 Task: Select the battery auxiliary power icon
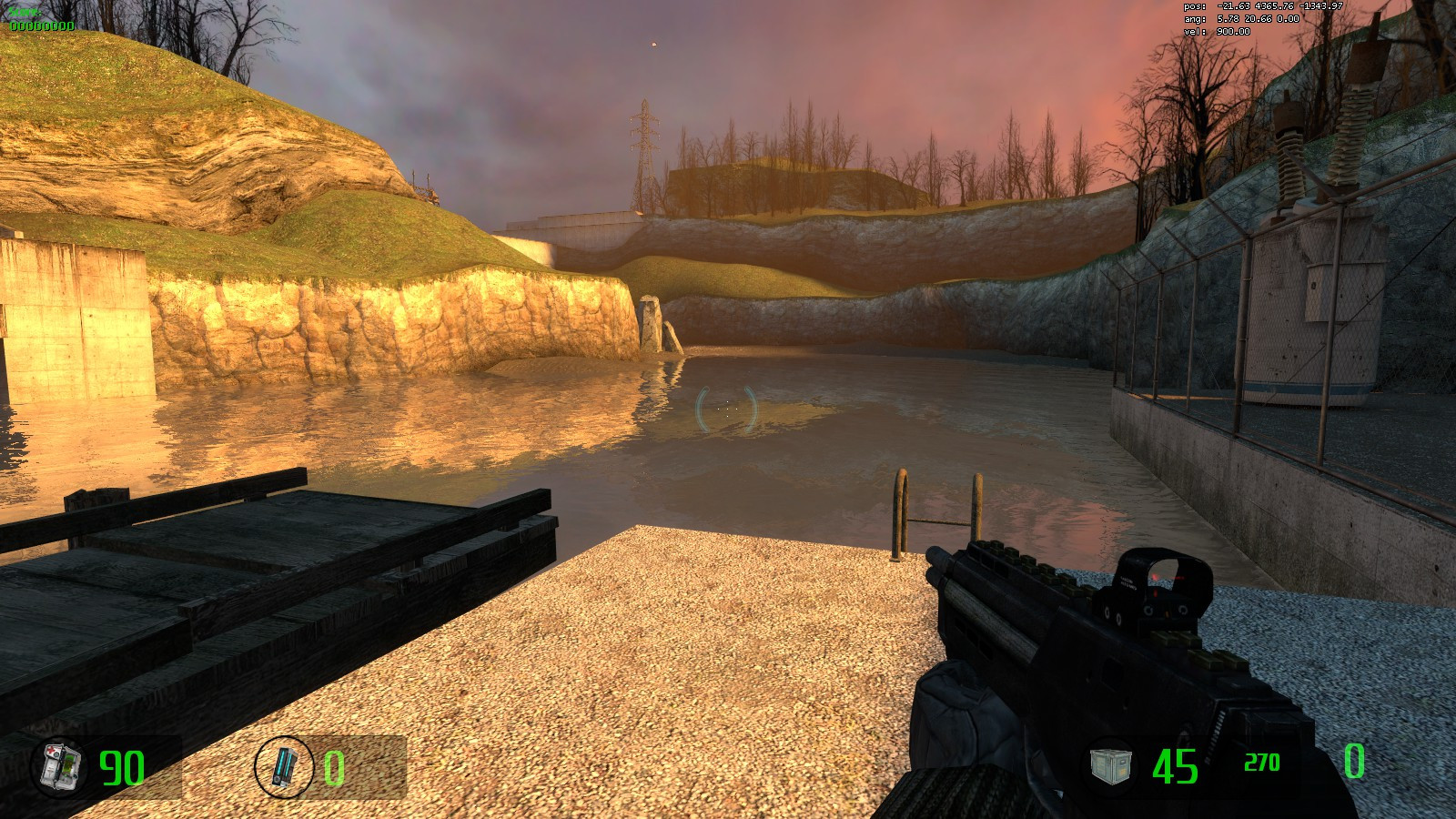pos(286,765)
